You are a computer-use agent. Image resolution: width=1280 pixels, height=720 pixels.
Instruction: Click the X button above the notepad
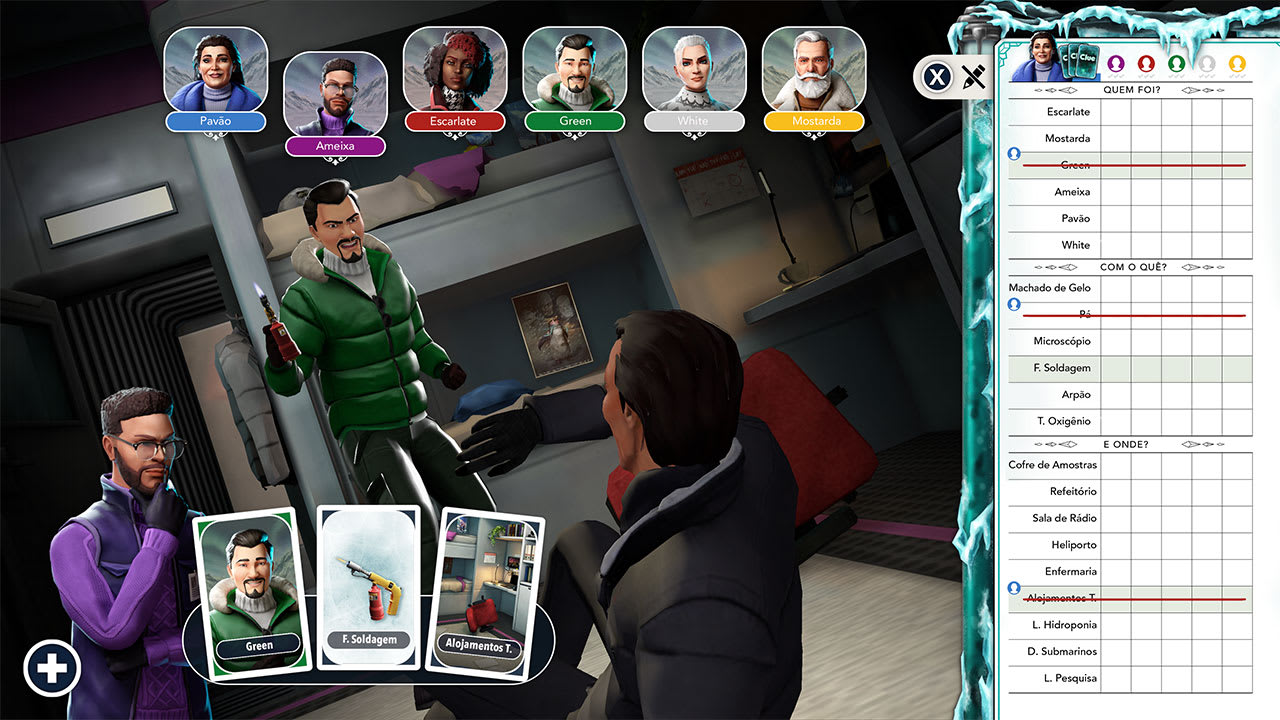tap(936, 76)
